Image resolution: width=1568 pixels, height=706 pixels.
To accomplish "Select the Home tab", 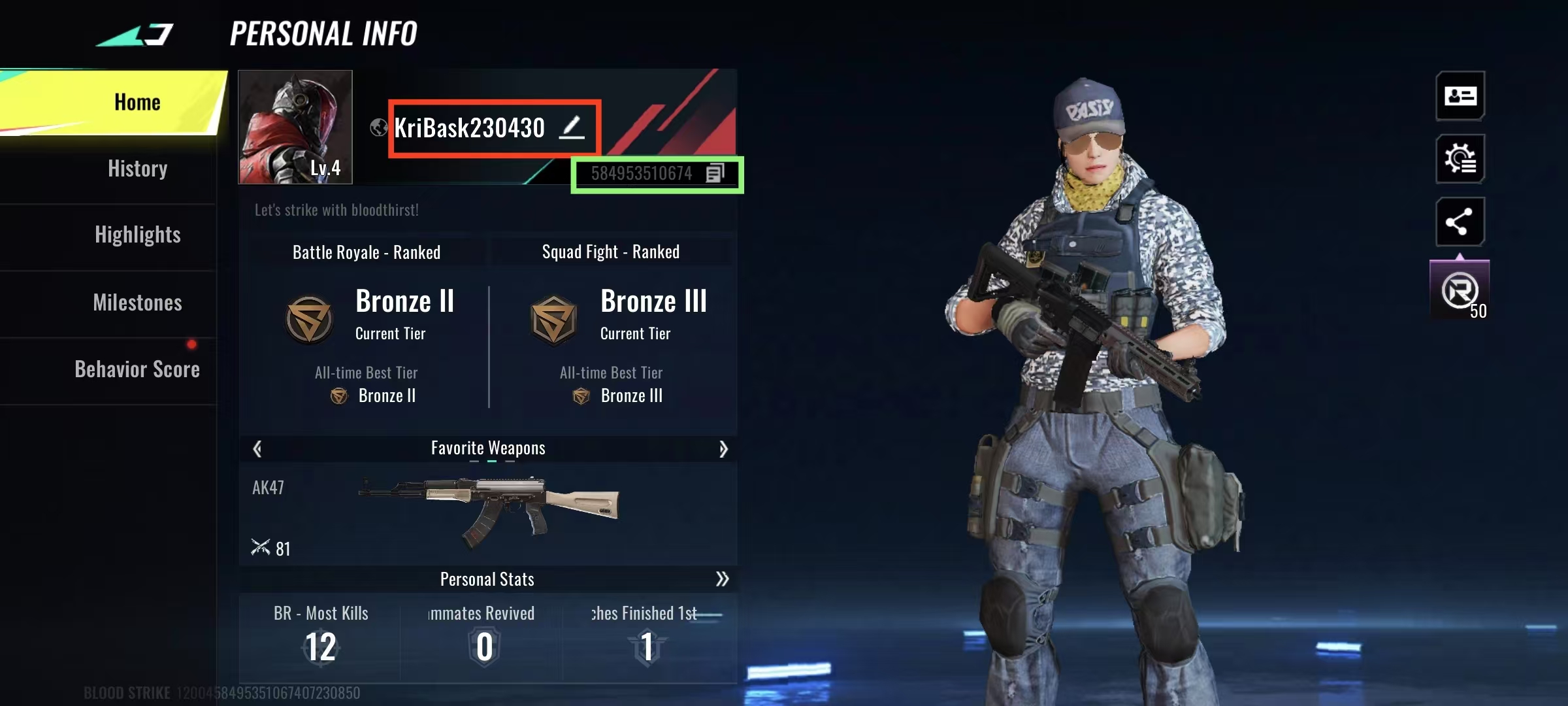I will (137, 103).
